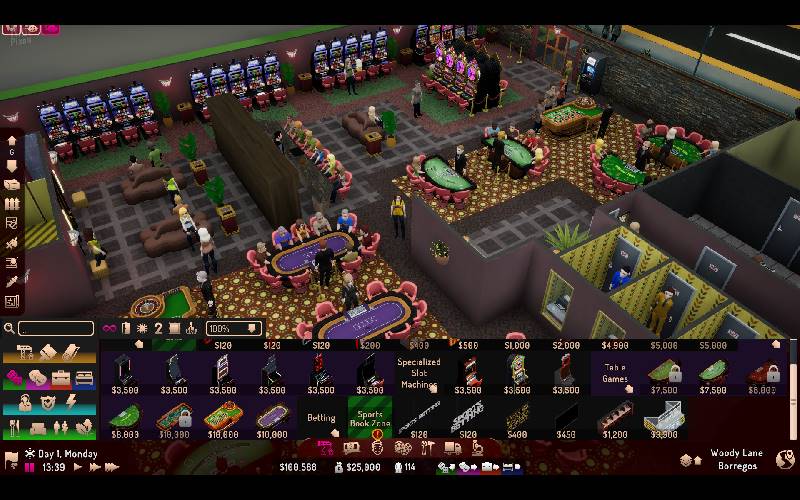Select the $10,600 roulette table item

click(x=222, y=417)
